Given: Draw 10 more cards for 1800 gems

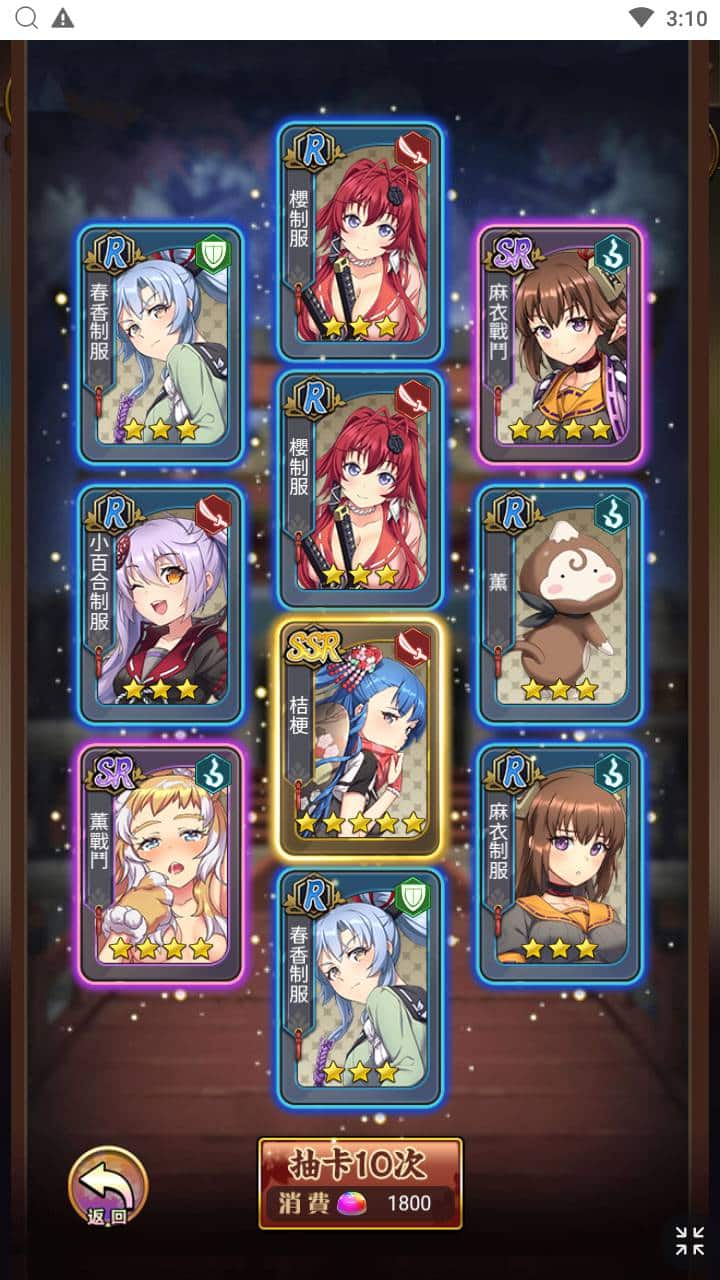Looking at the screenshot, I should (360, 1183).
